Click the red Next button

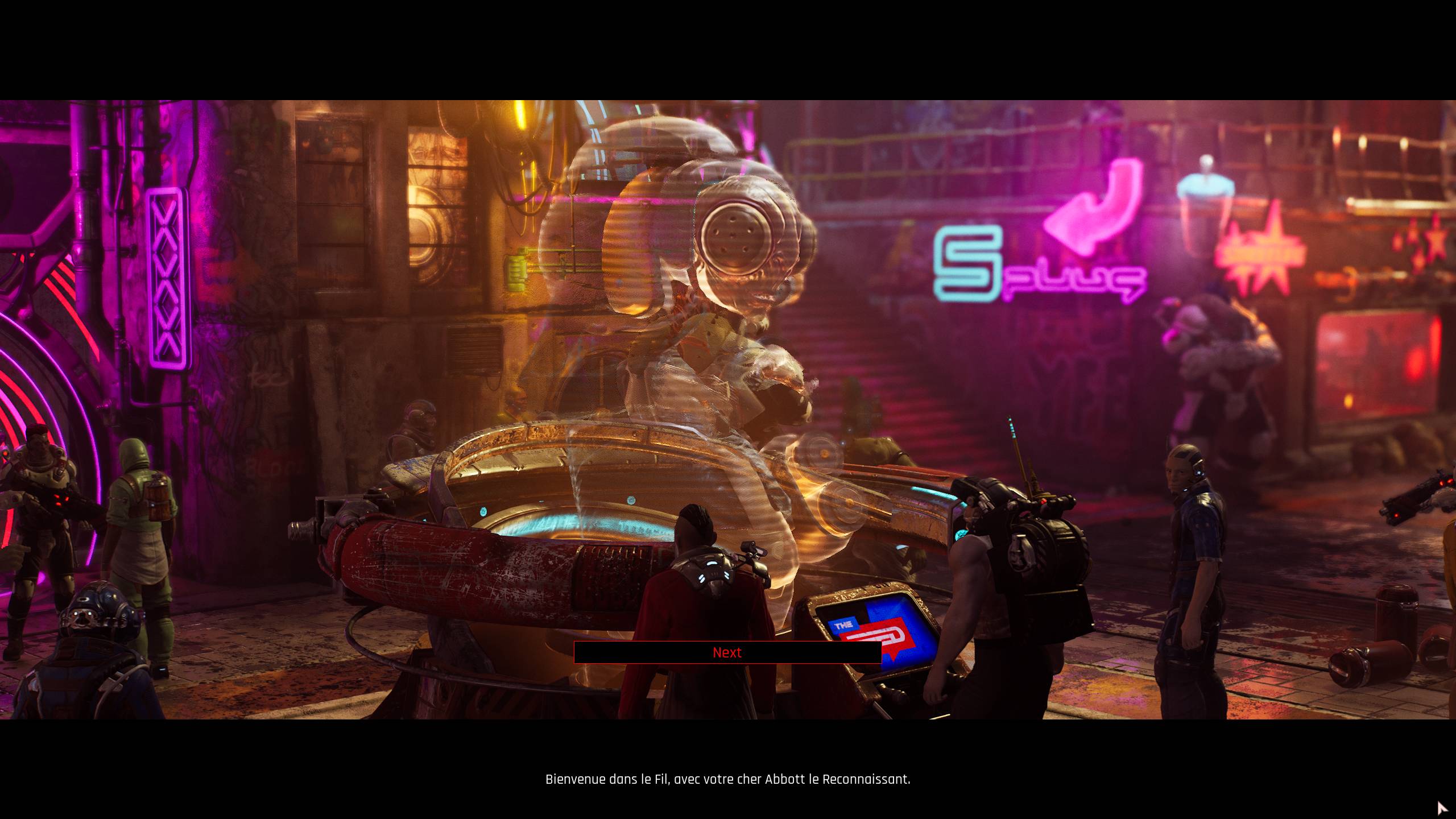click(x=727, y=652)
